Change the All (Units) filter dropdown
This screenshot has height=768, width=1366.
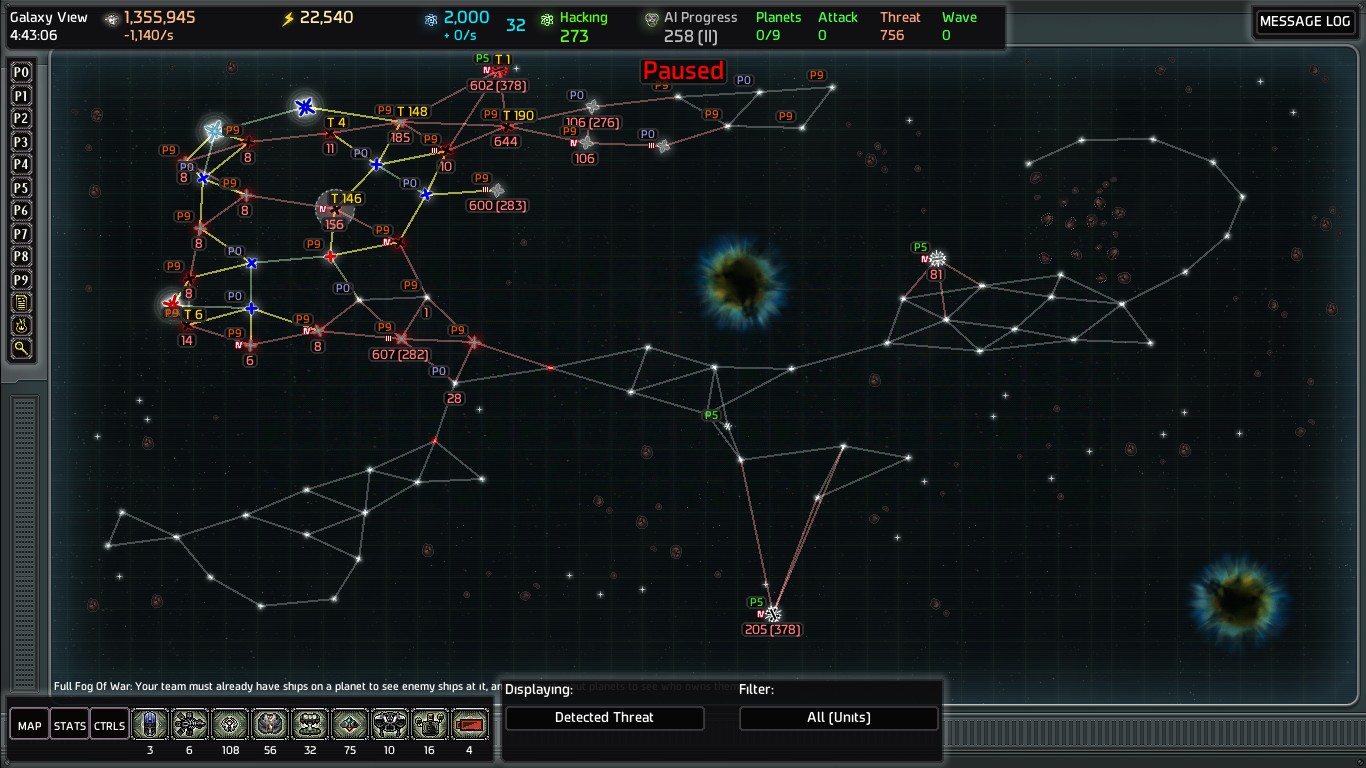pos(838,718)
